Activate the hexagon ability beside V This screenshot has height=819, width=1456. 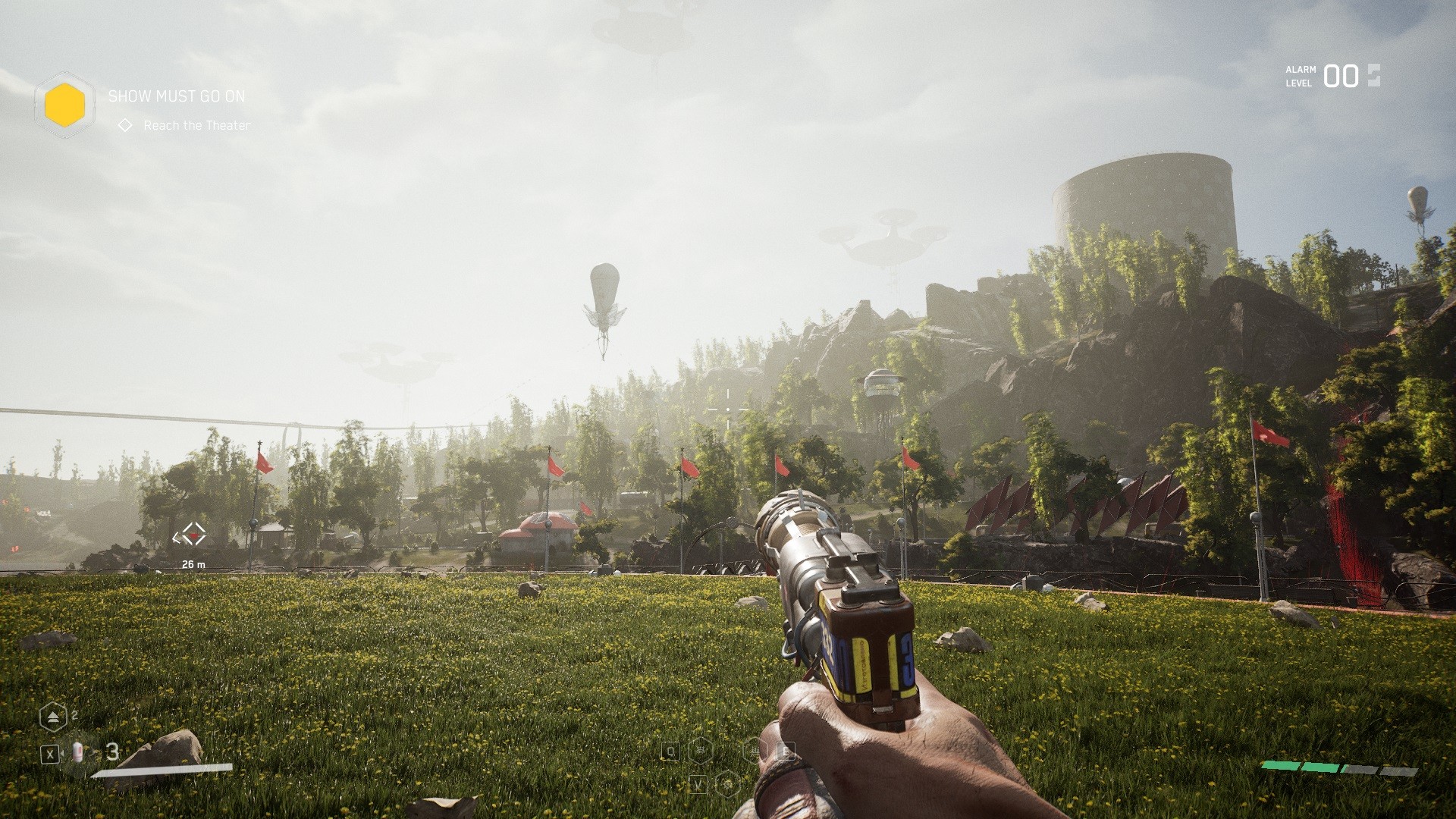point(728,784)
